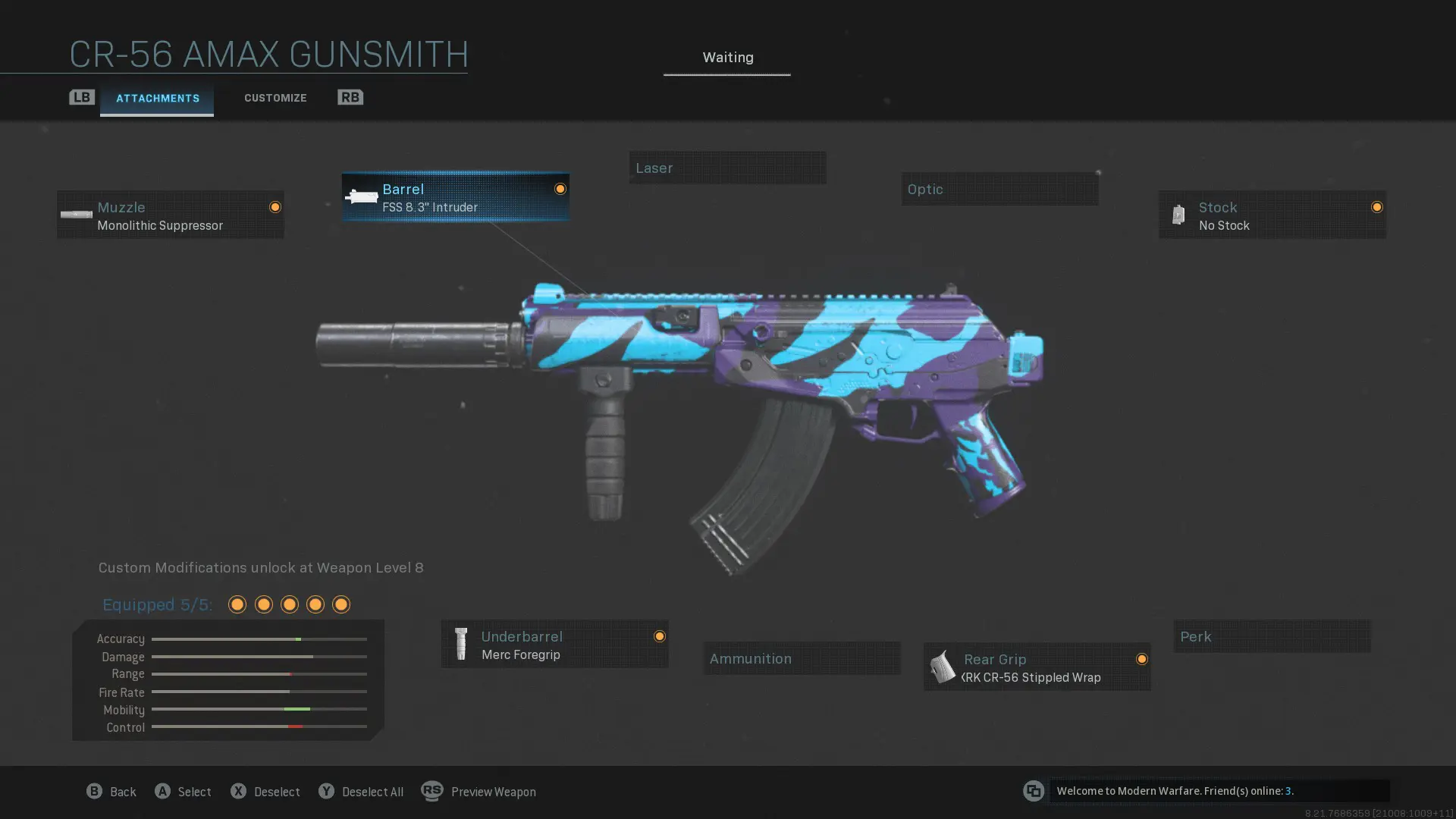The height and width of the screenshot is (819, 1456).
Task: Choose Preview Weapon
Action: tap(479, 792)
